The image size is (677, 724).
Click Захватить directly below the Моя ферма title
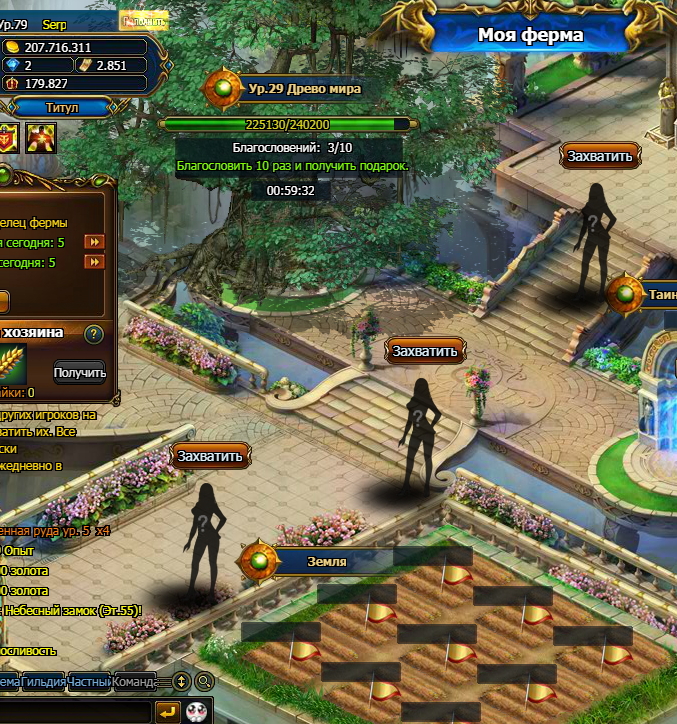click(599, 156)
